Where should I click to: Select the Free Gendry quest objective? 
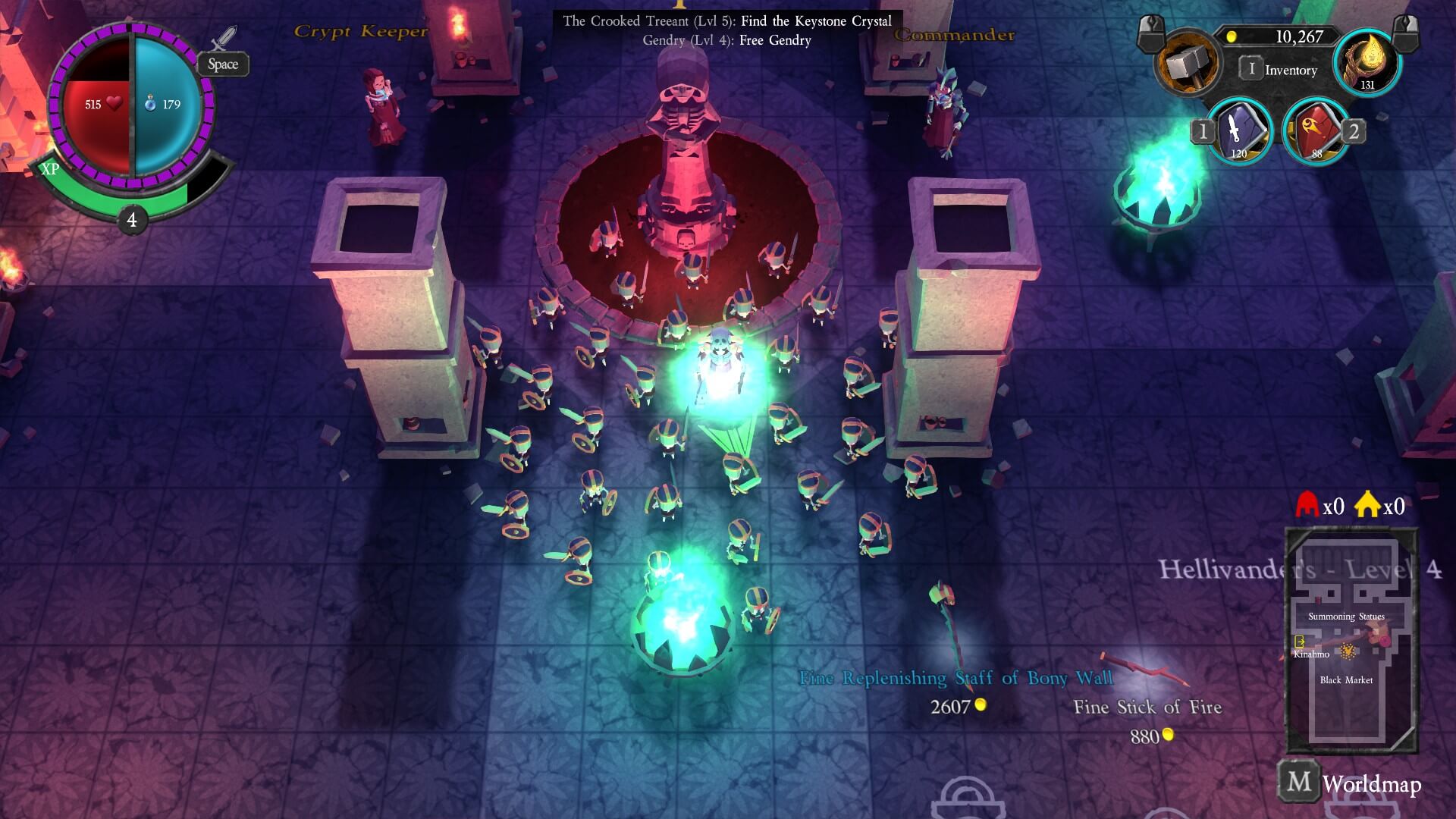(726, 41)
